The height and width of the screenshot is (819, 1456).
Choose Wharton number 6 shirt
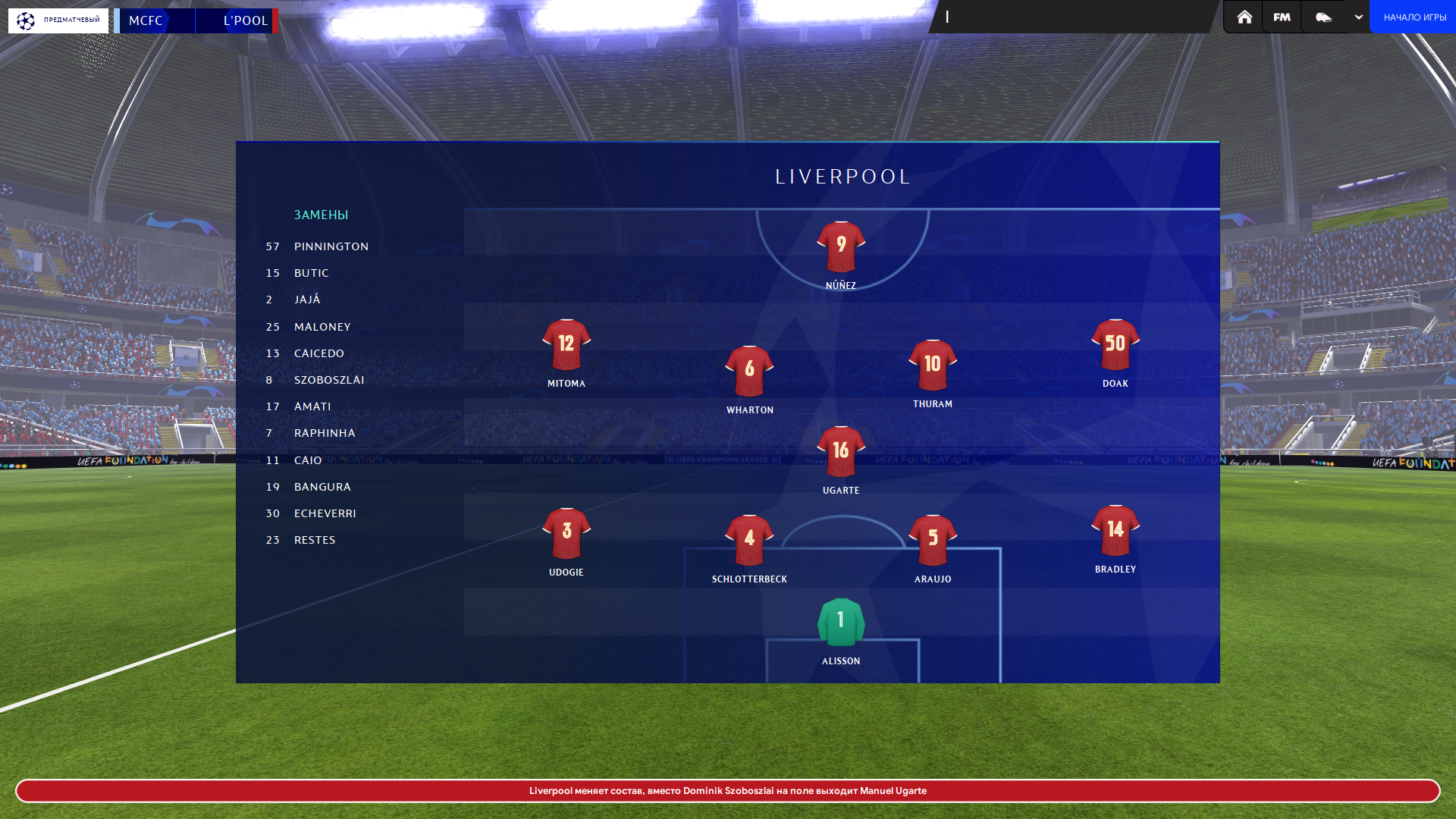[749, 372]
